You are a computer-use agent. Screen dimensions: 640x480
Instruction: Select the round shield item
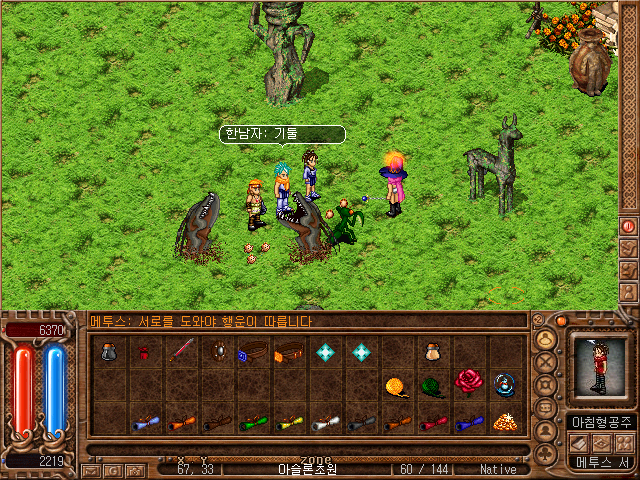pyautogui.click(x=218, y=352)
